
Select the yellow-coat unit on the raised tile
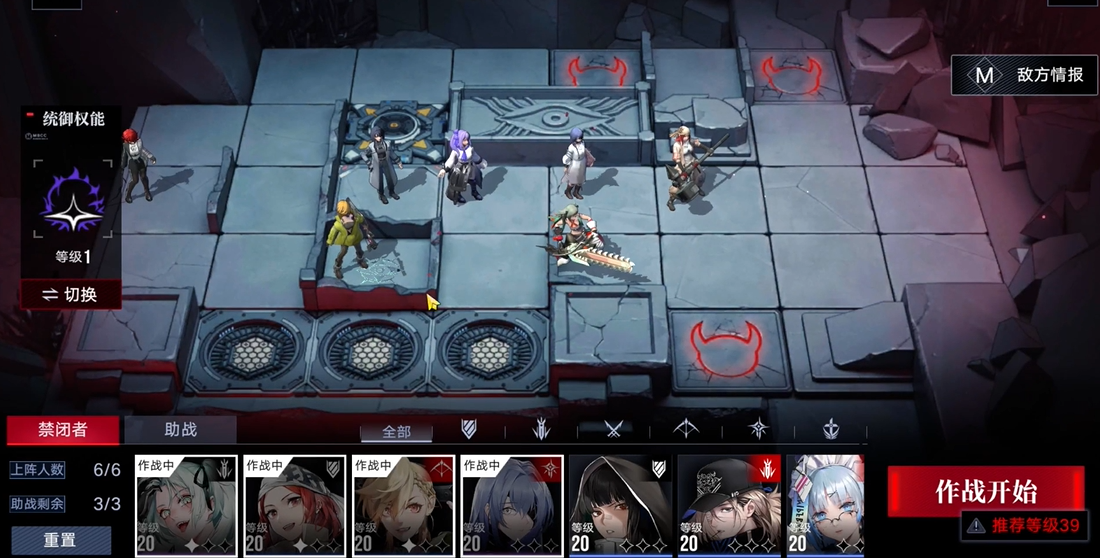350,235
